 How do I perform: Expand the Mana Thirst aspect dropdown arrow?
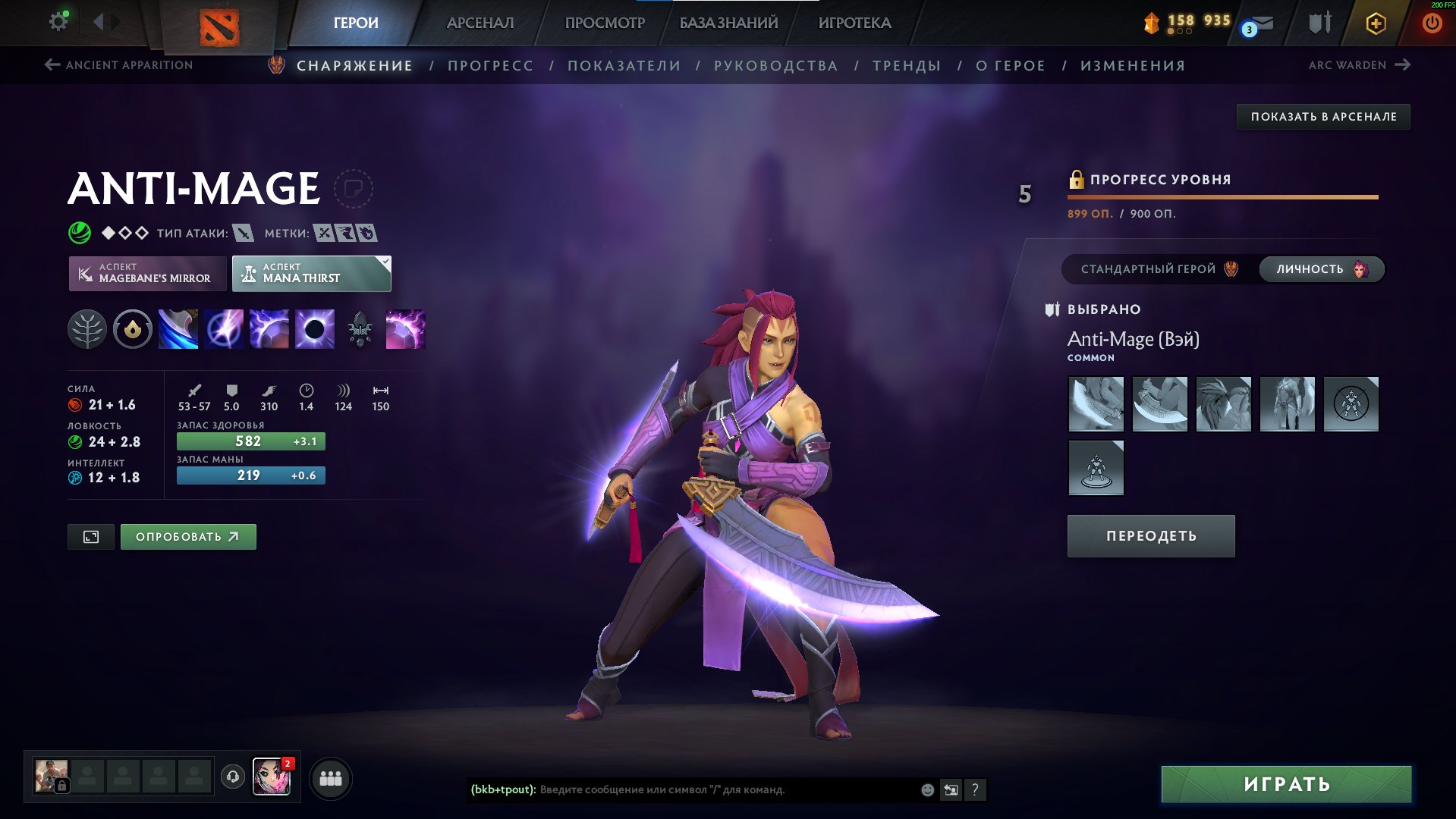385,264
